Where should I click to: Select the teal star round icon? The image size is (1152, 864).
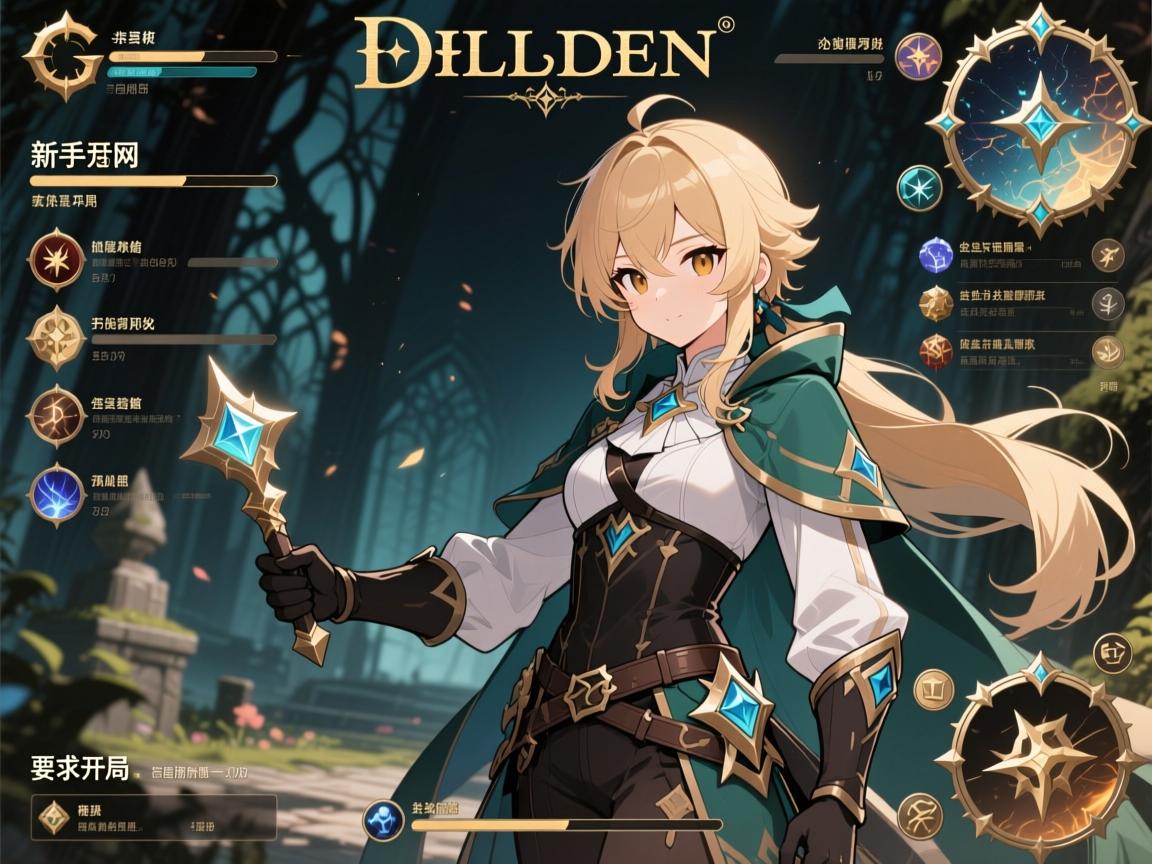918,188
